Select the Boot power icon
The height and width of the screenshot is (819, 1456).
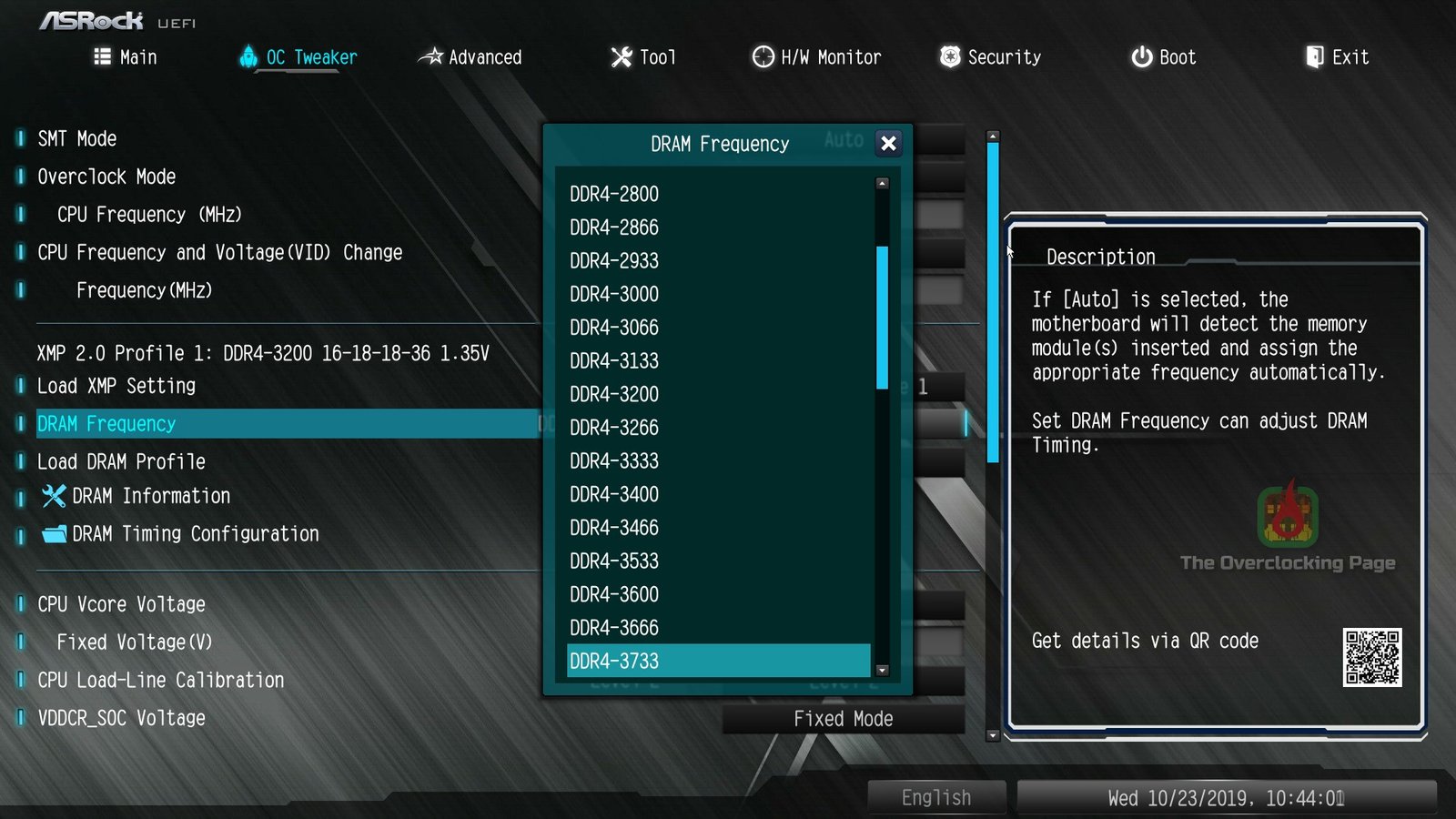[1141, 56]
